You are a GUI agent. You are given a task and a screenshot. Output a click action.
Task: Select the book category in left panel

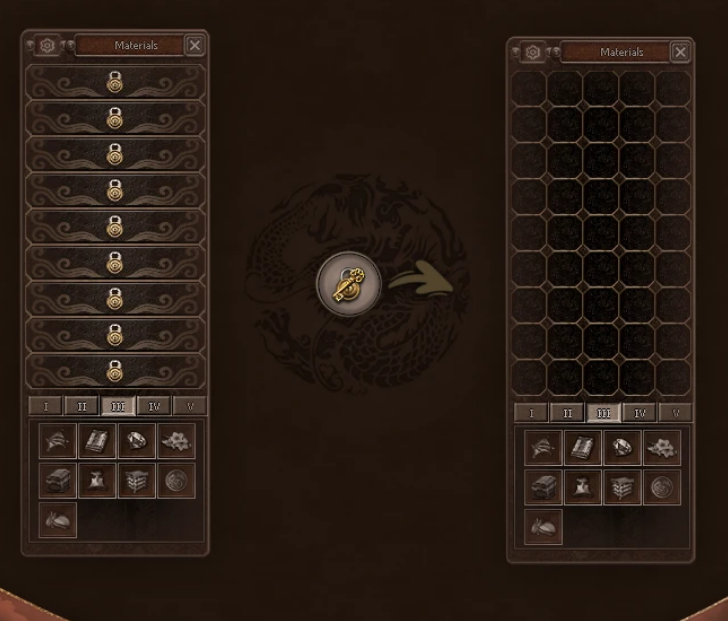97,441
